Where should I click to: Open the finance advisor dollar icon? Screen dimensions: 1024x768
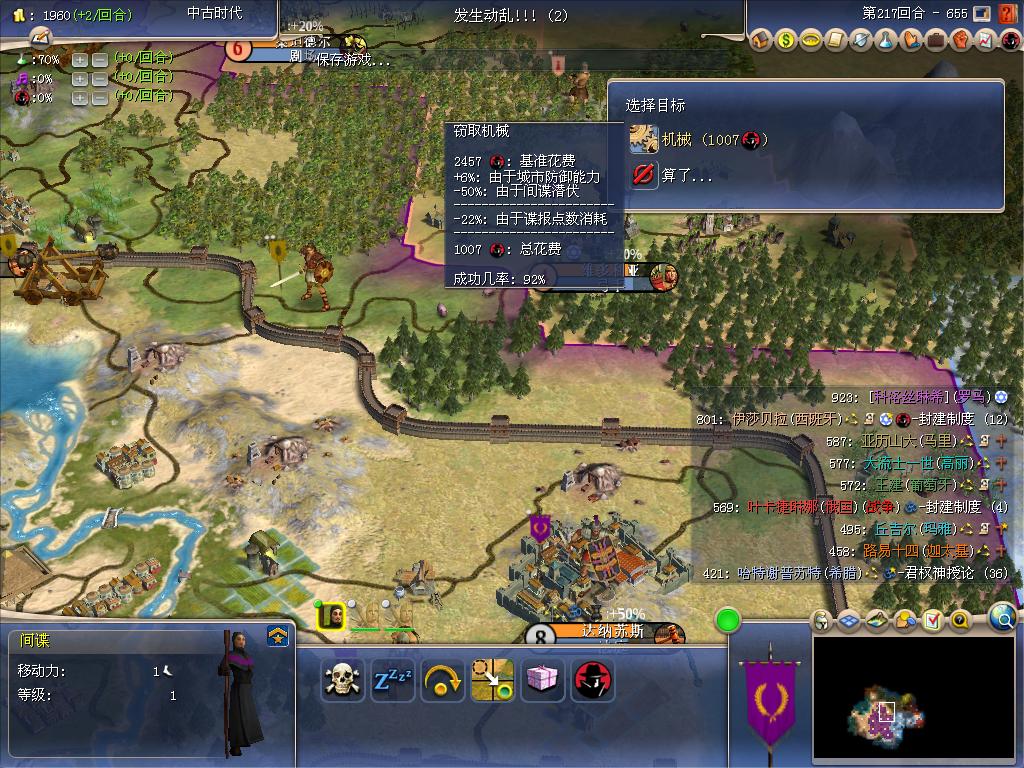click(787, 41)
